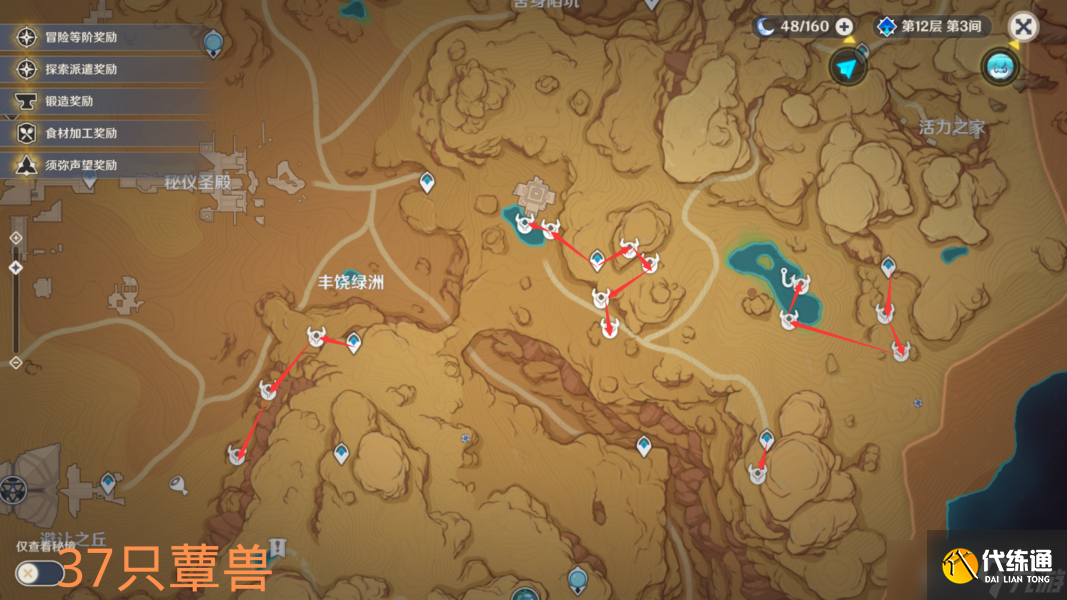Open the 代练通 watermark logo
Viewport: 1067px width, 600px height.
point(997,566)
